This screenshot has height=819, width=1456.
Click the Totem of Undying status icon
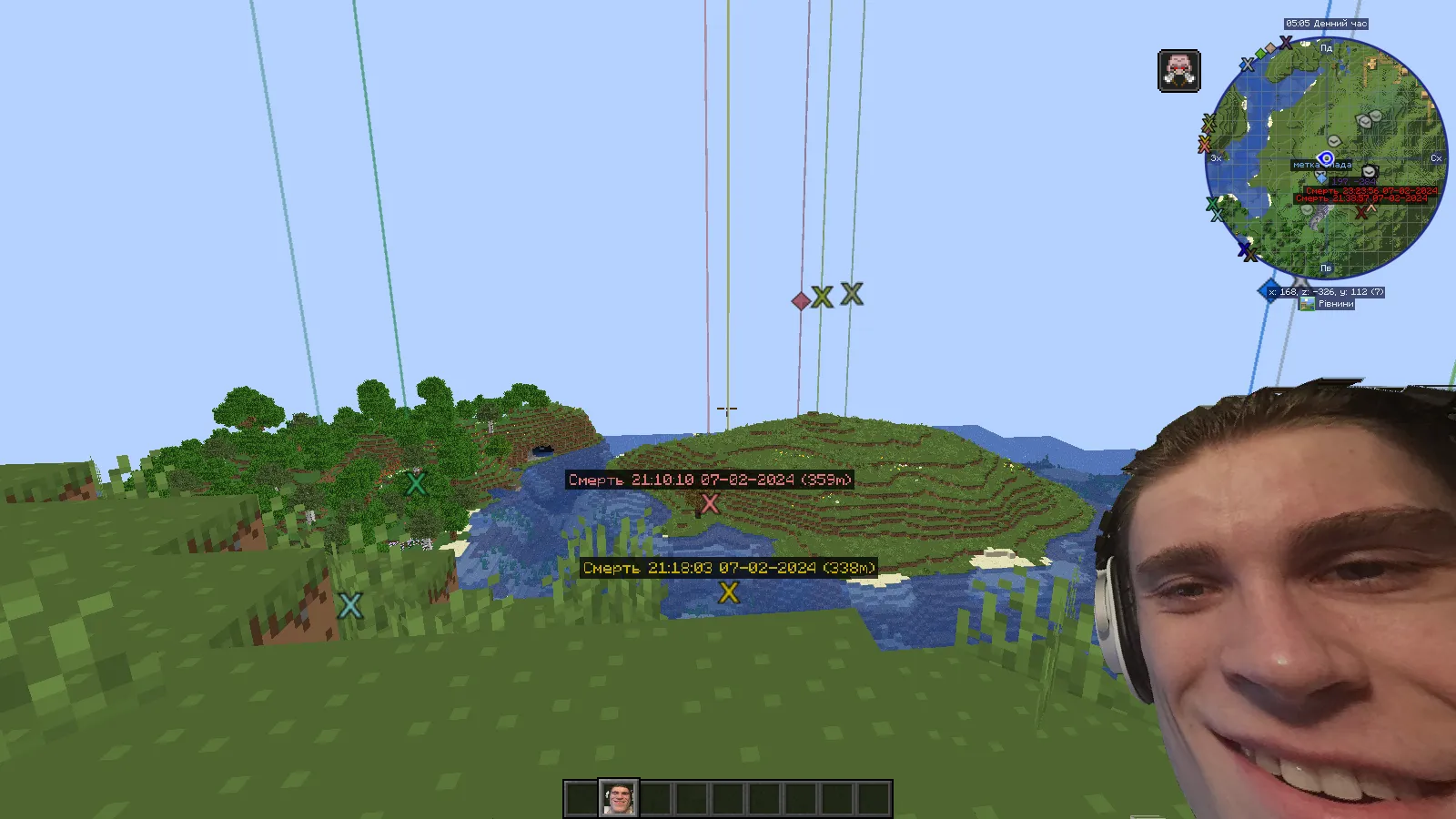click(1178, 71)
